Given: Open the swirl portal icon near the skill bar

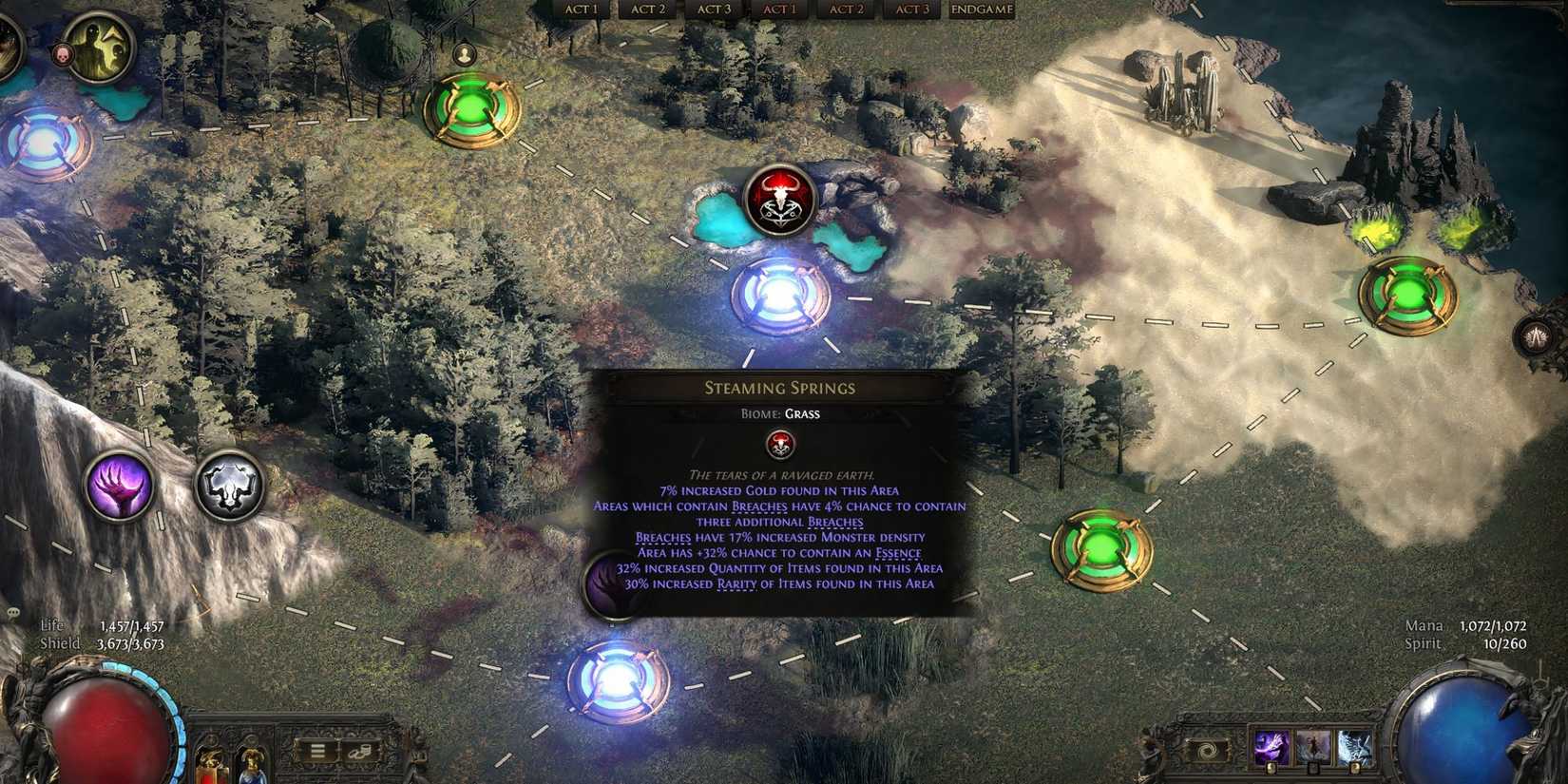Looking at the screenshot, I should 1206,749.
